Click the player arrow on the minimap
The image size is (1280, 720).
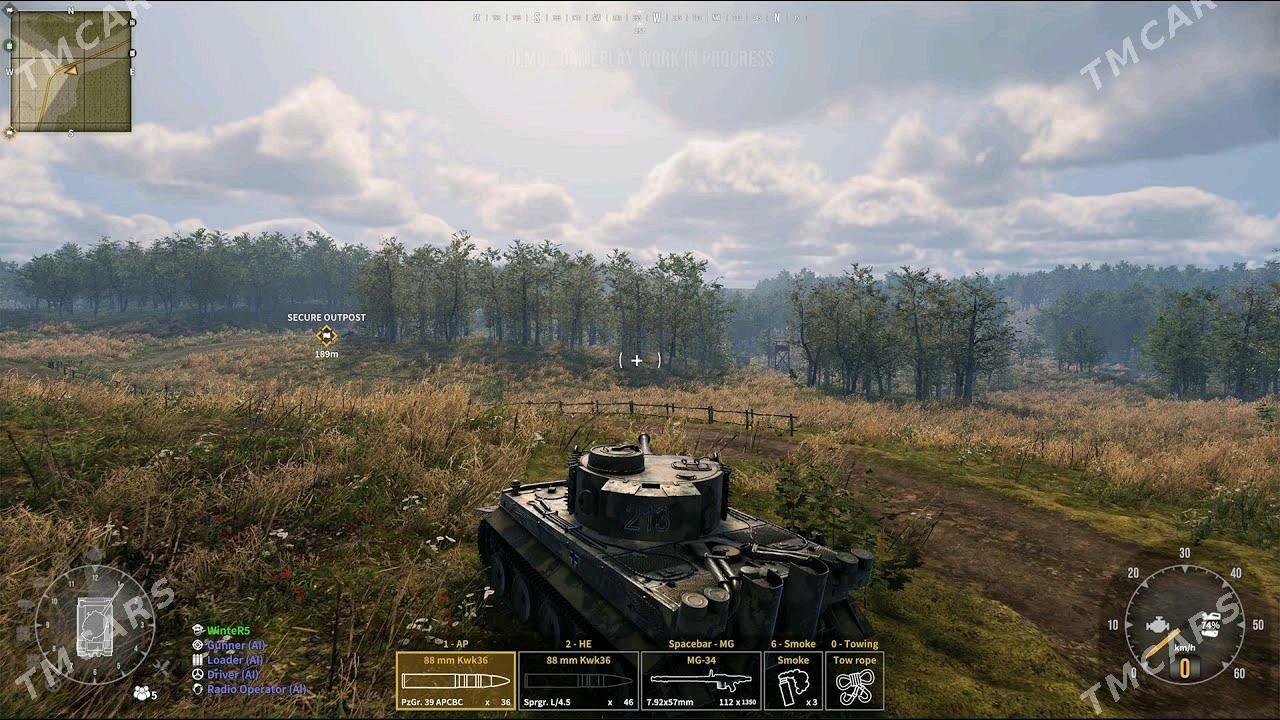pyautogui.click(x=72, y=71)
